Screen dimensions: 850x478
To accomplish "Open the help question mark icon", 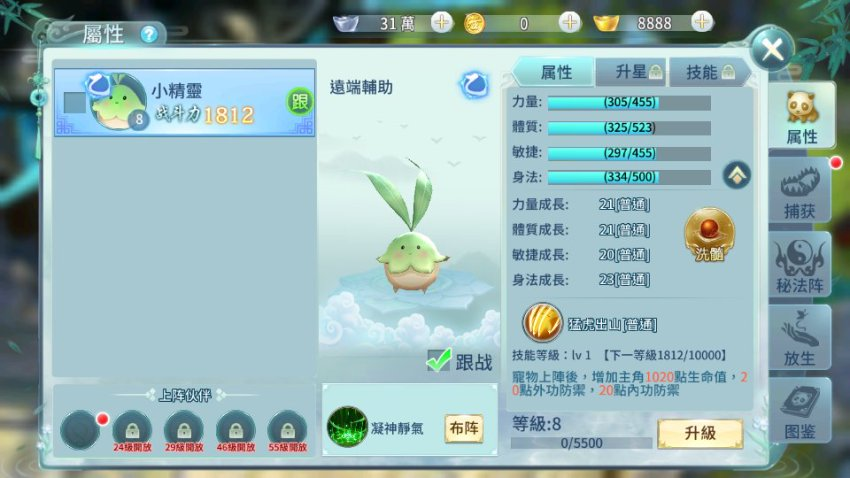I will [149, 34].
